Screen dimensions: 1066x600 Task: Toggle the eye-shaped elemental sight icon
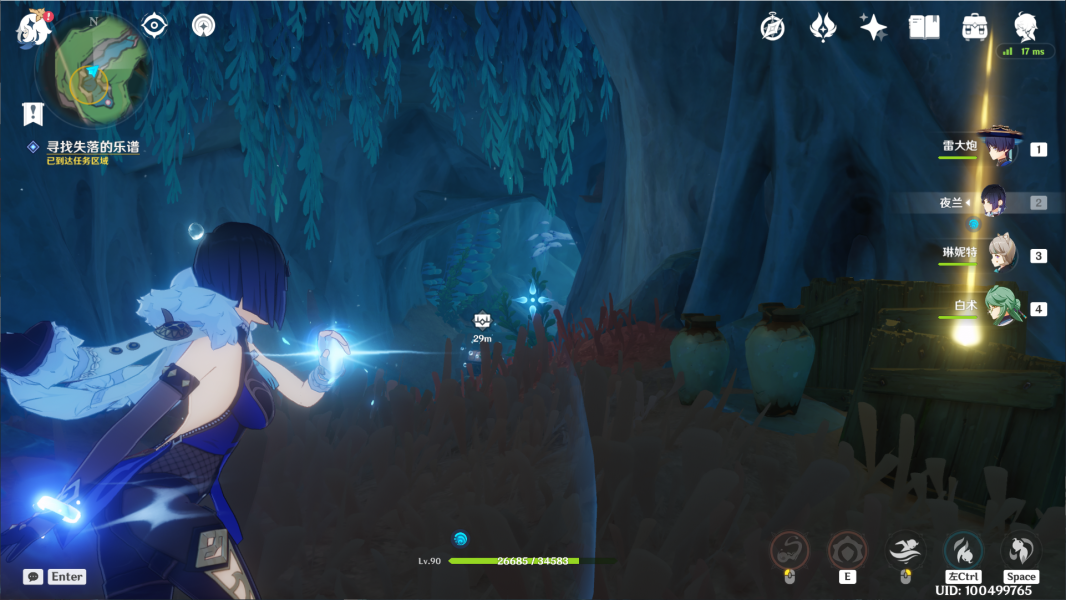click(x=154, y=26)
